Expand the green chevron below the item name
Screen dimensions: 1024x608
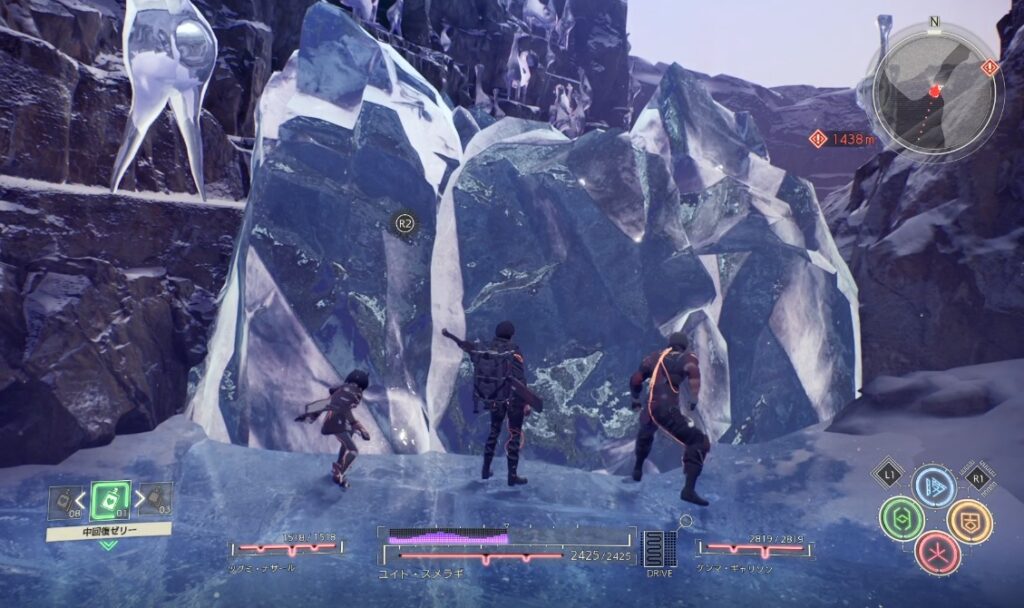[x=108, y=546]
